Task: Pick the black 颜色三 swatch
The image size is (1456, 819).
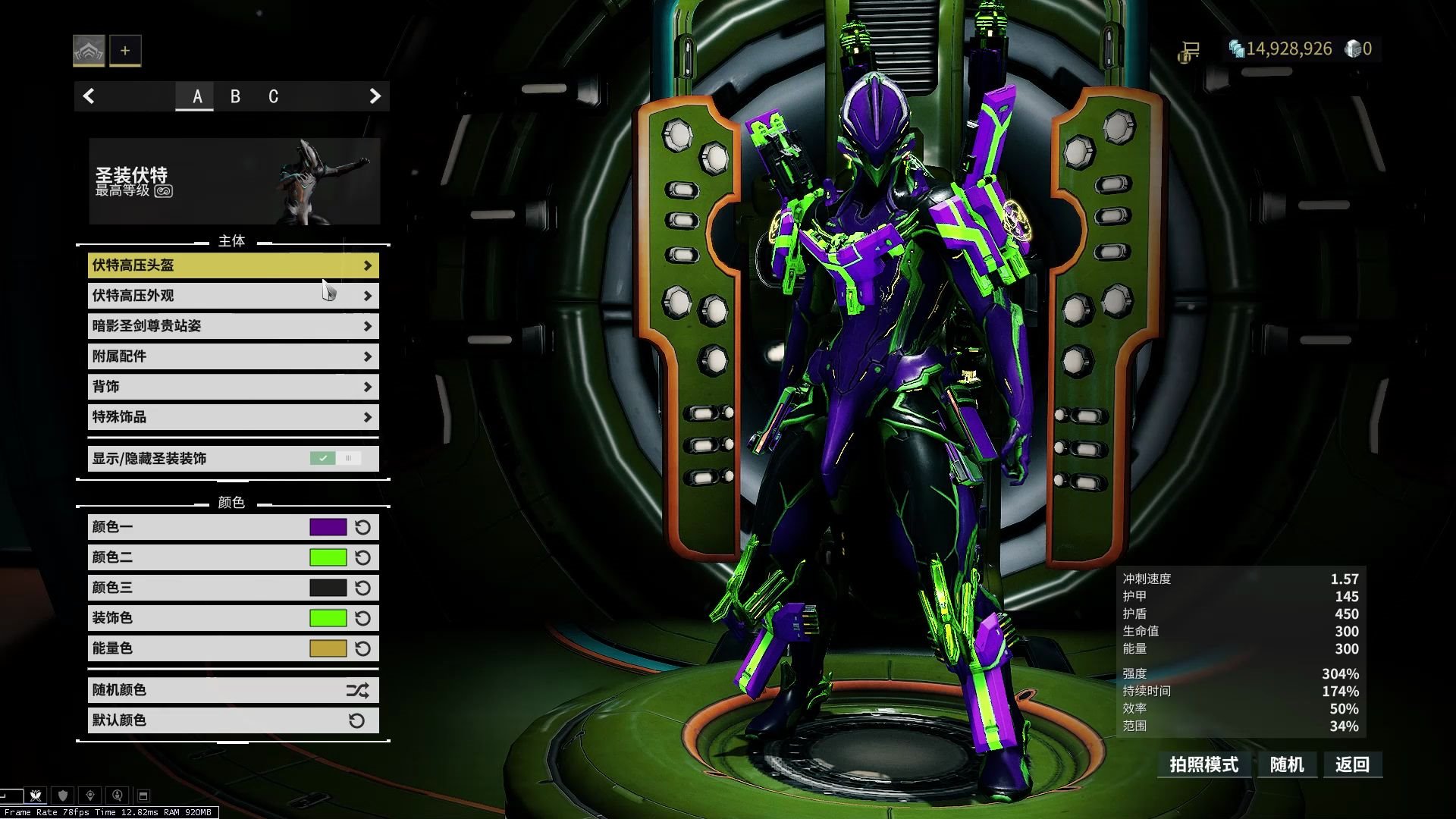Action: [x=328, y=588]
